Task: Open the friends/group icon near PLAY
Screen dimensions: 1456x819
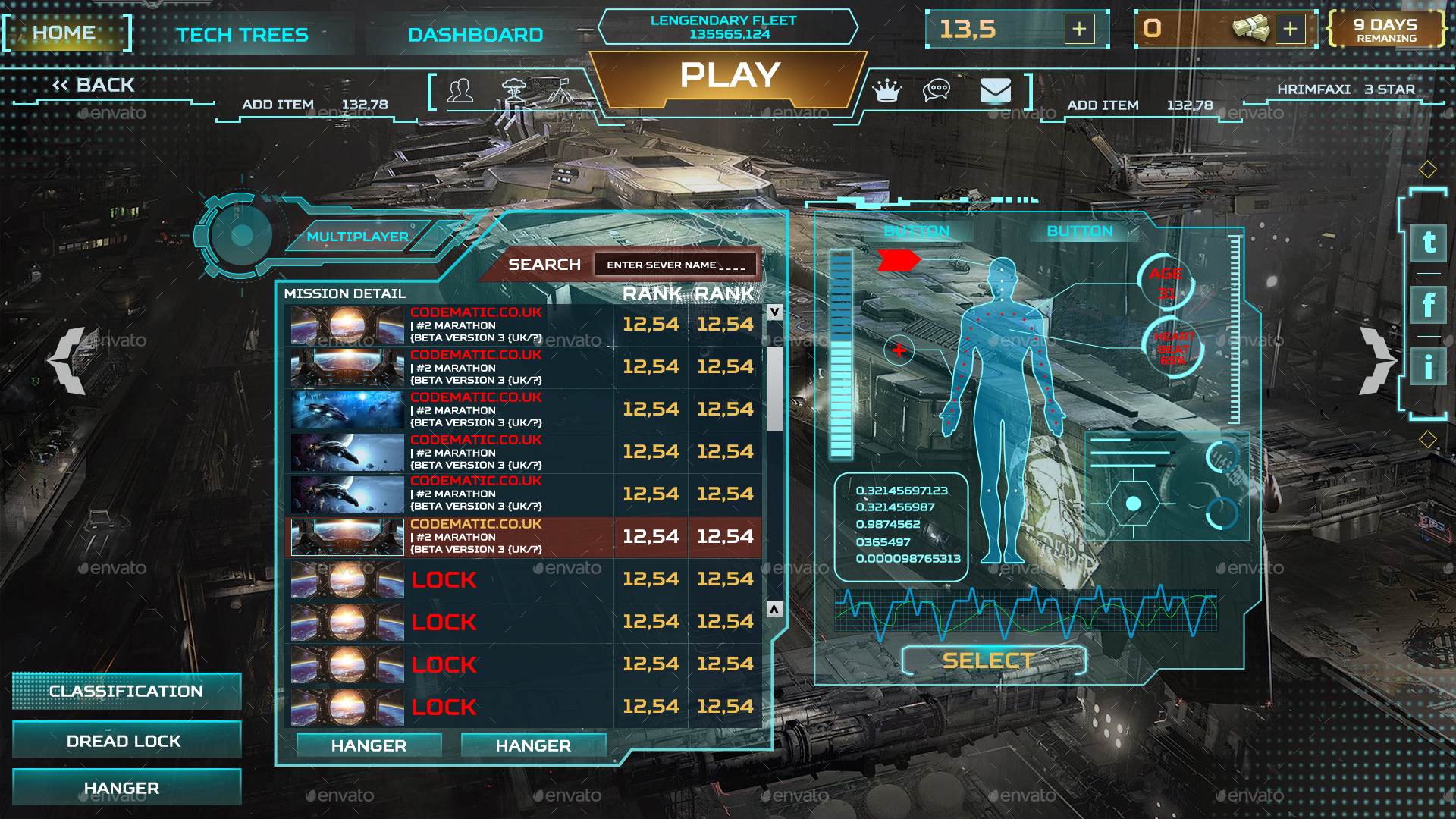Action: 461,91
